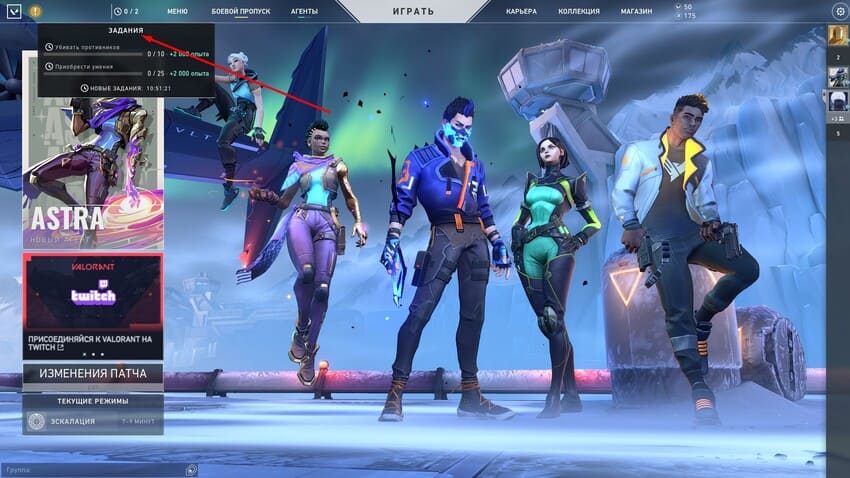Open the МЕНЮ tab
This screenshot has height=478, width=850.
pos(177,11)
